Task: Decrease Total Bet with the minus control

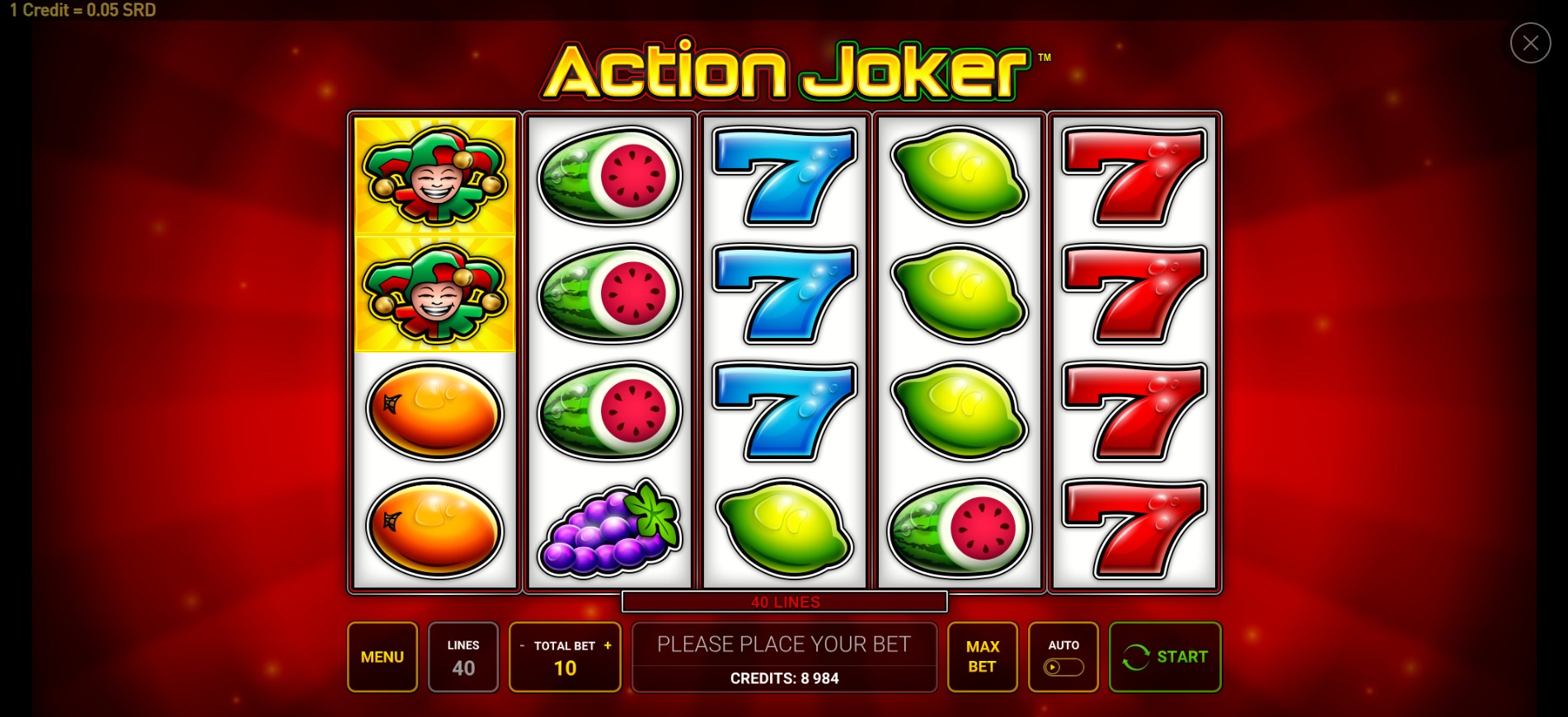Action: click(x=522, y=647)
